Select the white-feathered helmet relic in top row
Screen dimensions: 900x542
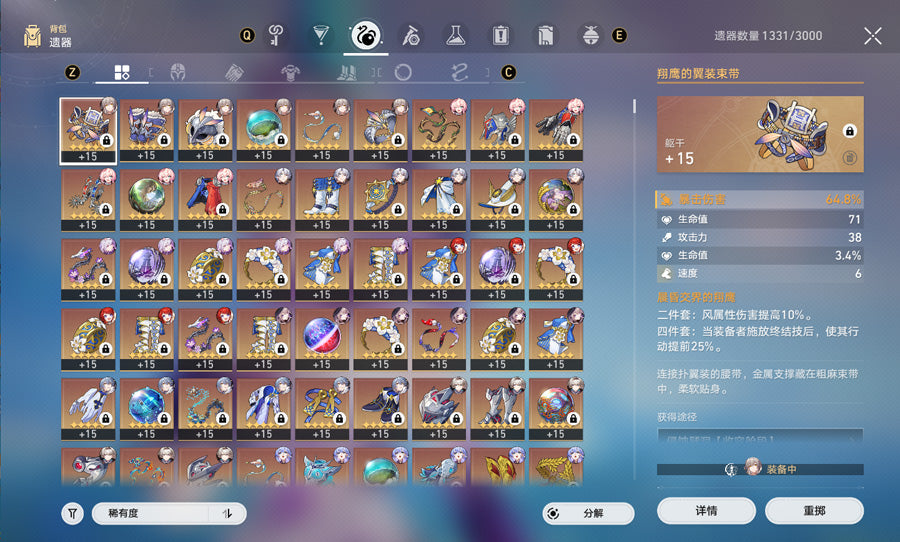[x=205, y=128]
